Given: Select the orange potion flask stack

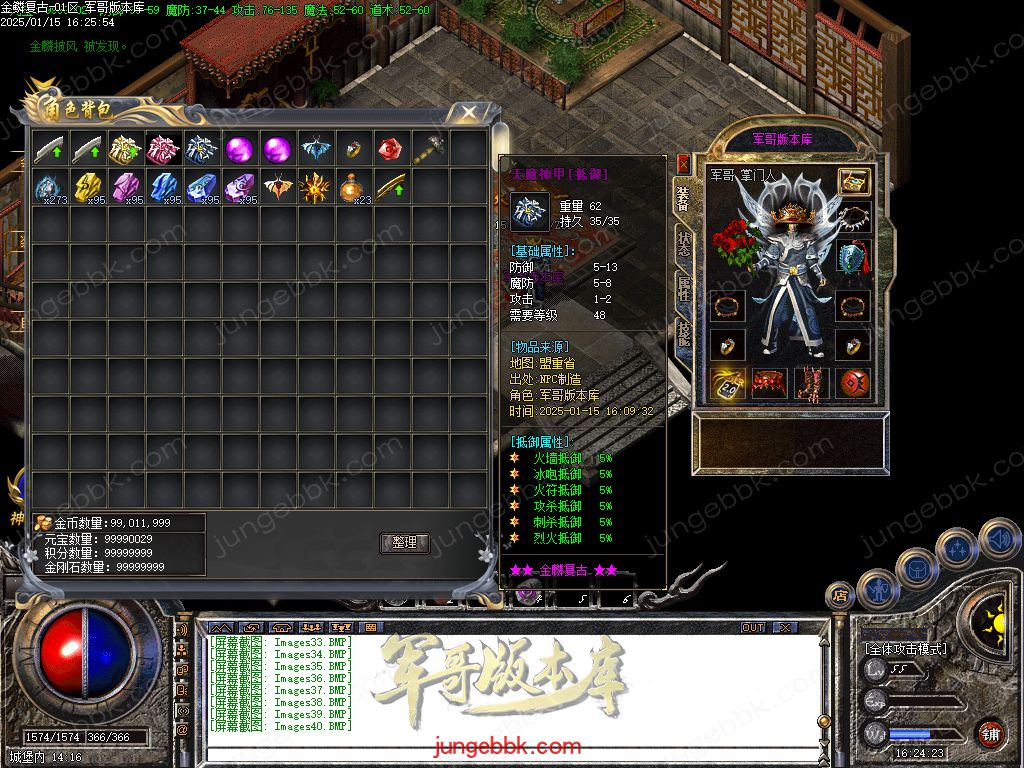Looking at the screenshot, I should pyautogui.click(x=352, y=187).
